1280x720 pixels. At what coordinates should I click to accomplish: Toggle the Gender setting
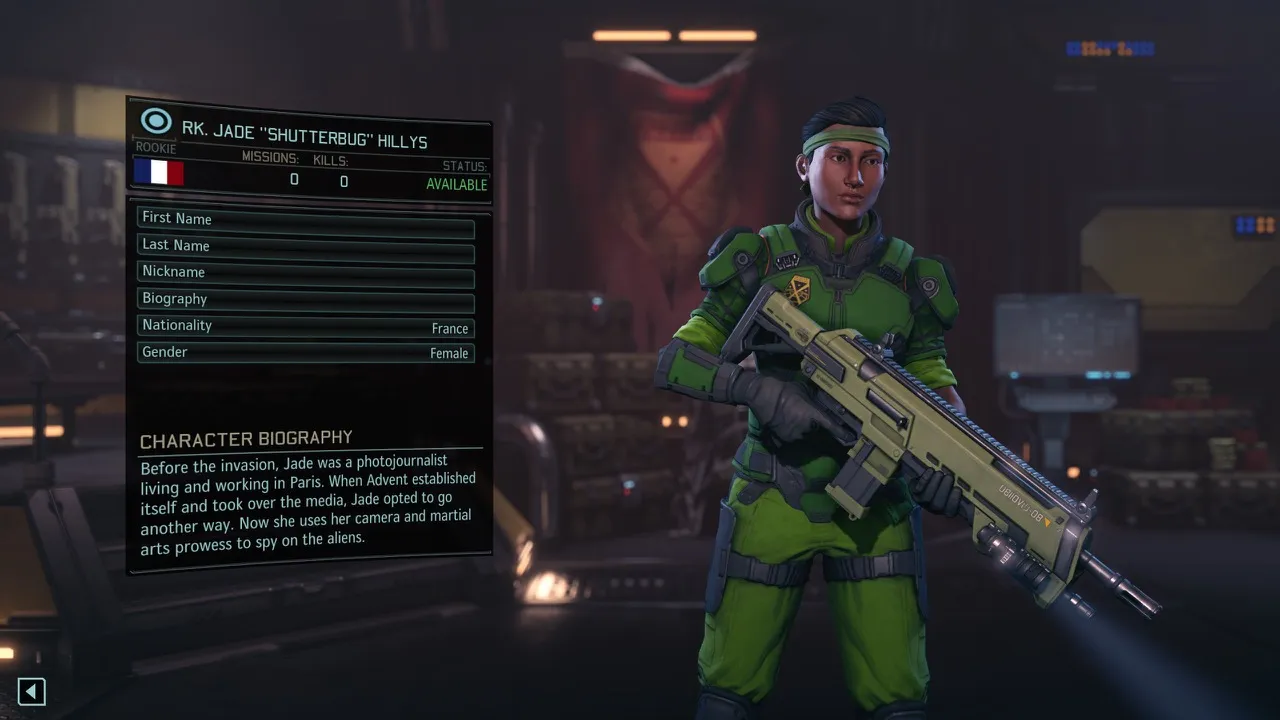pyautogui.click(x=305, y=353)
